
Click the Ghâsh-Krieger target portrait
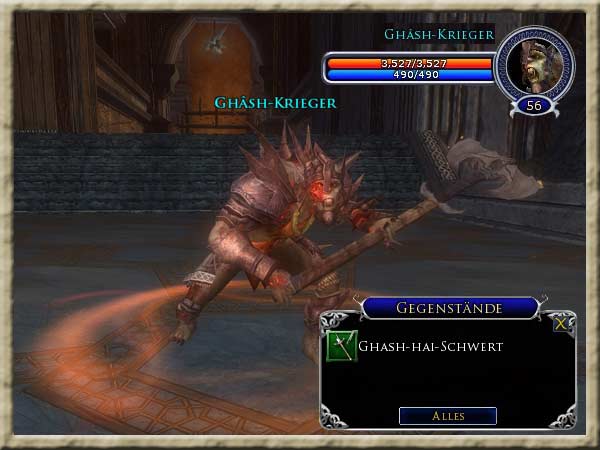coord(534,64)
